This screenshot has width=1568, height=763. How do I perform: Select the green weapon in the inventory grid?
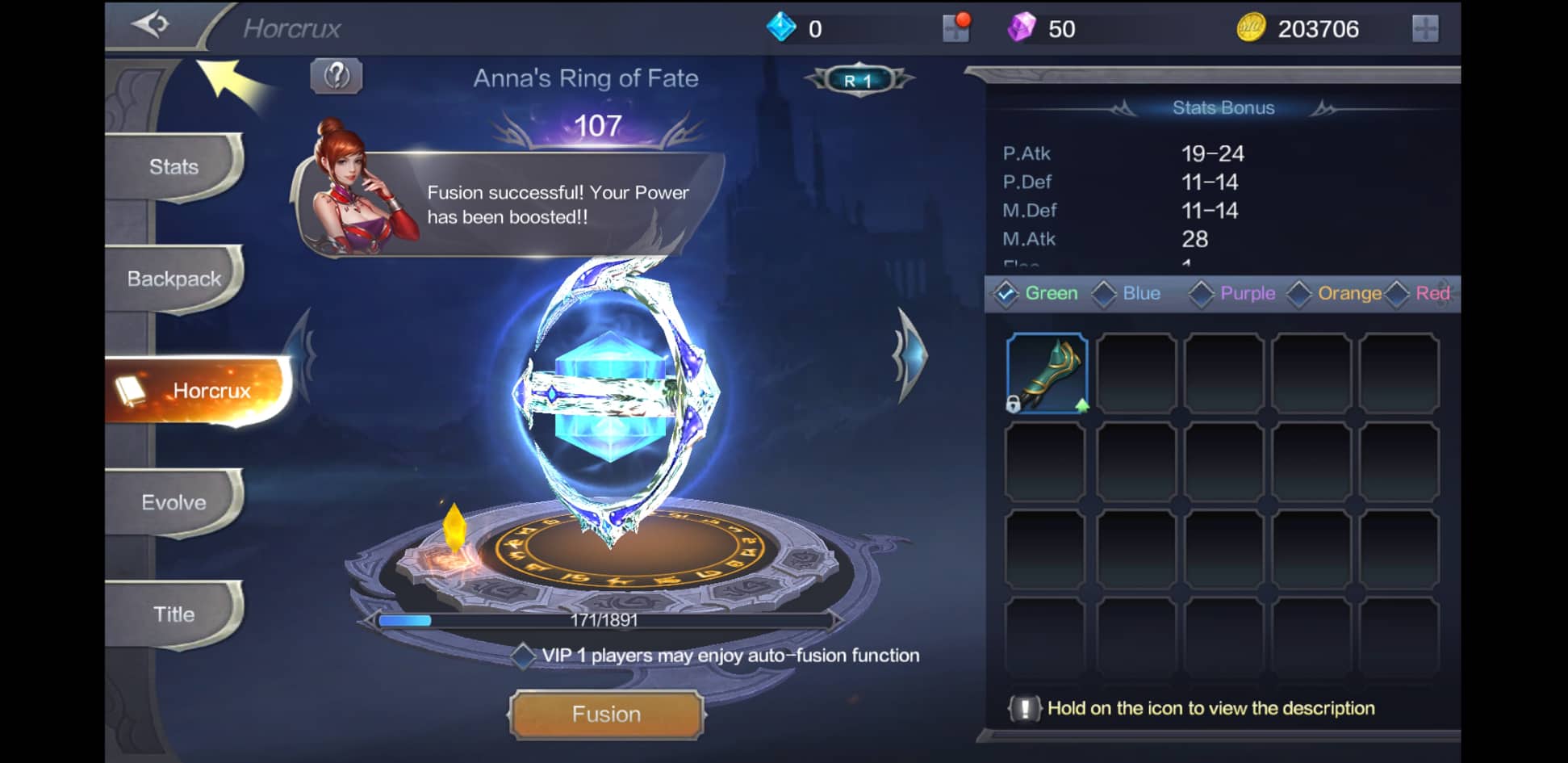1044,373
